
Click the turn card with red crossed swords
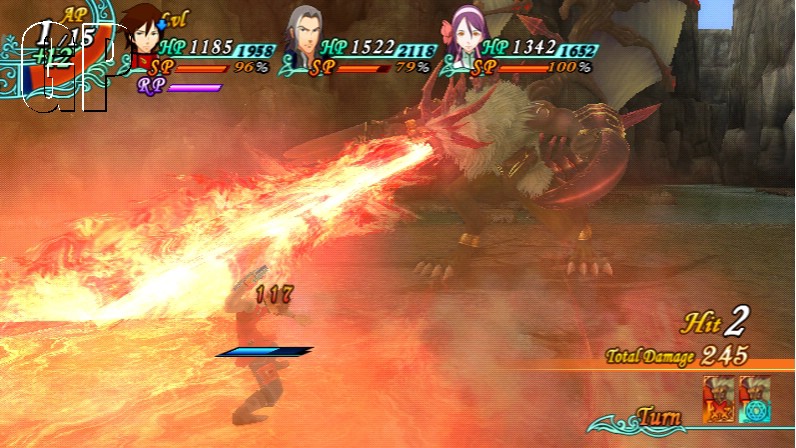tap(718, 398)
